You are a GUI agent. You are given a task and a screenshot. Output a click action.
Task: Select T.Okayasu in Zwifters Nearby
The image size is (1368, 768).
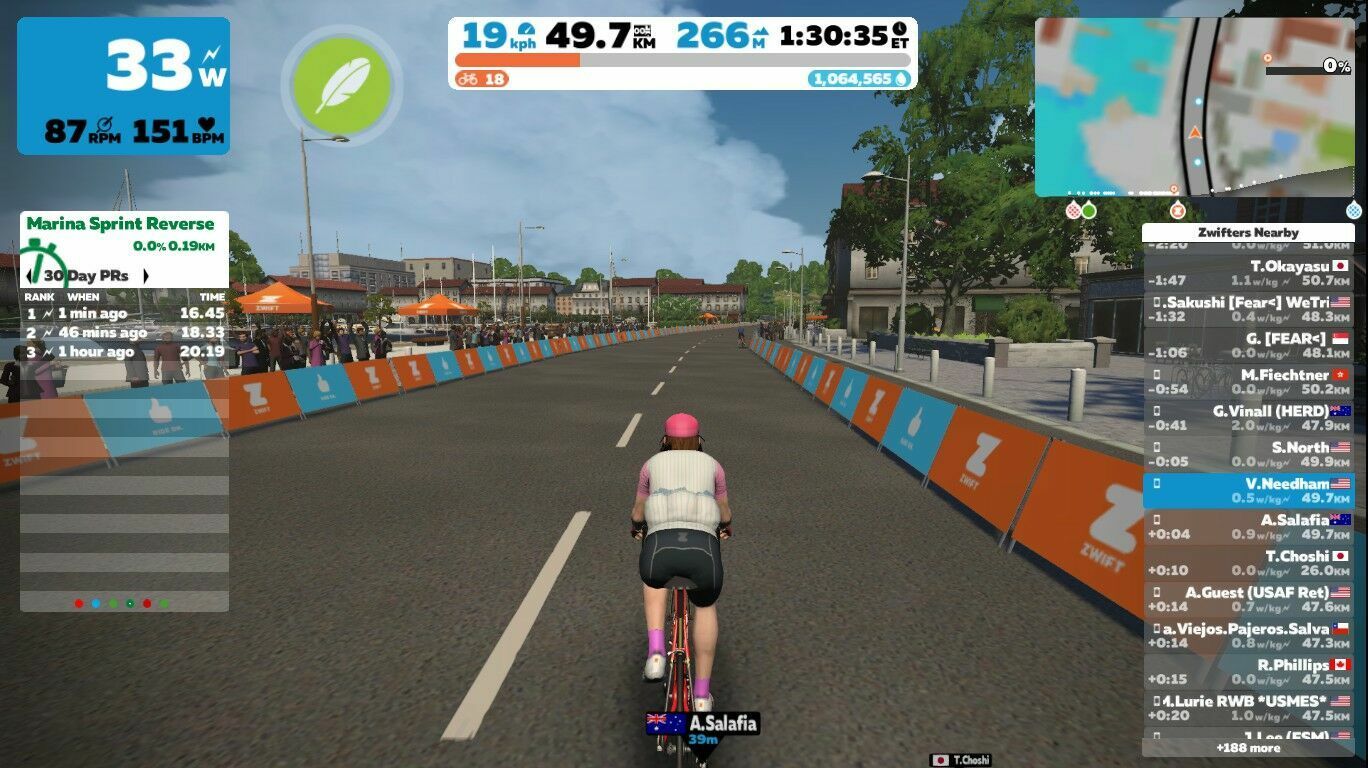[1247, 274]
